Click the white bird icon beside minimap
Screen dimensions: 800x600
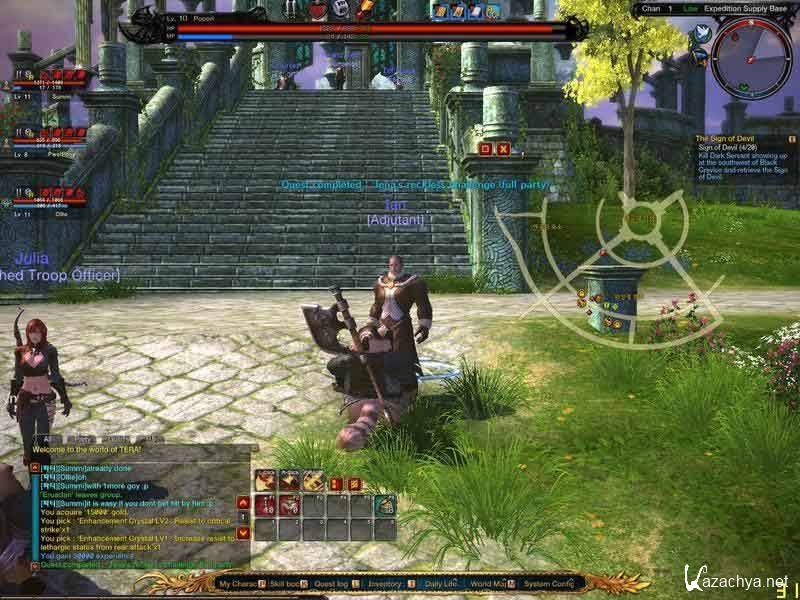click(x=701, y=34)
